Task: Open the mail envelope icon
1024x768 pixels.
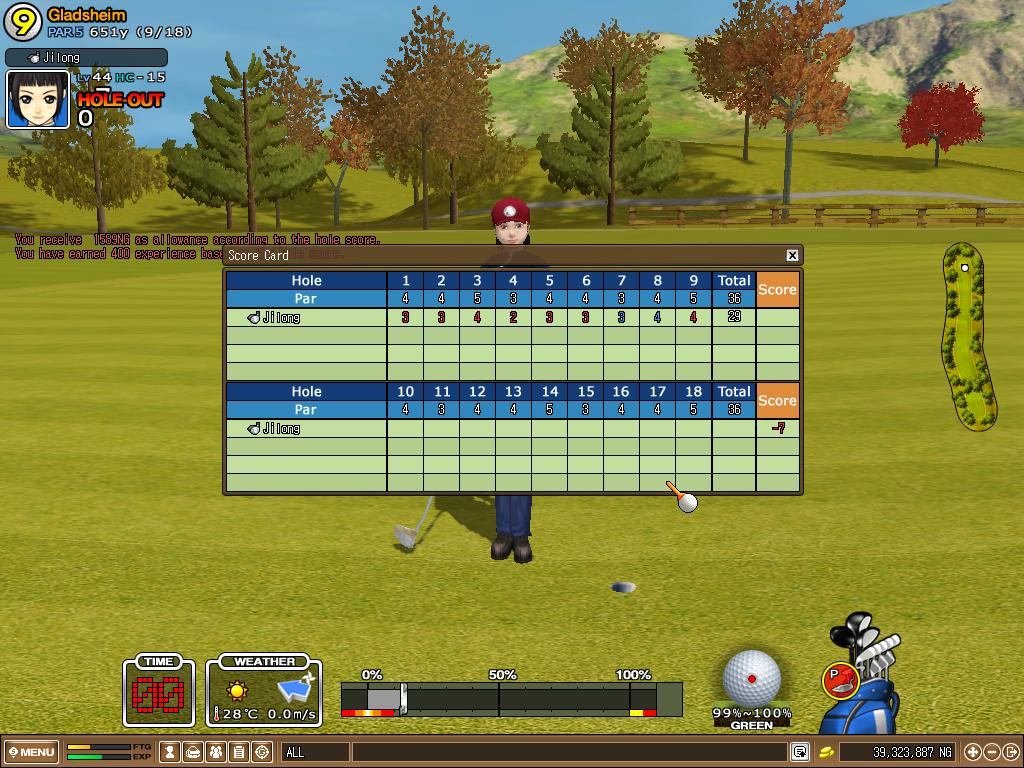Action: coord(194,752)
